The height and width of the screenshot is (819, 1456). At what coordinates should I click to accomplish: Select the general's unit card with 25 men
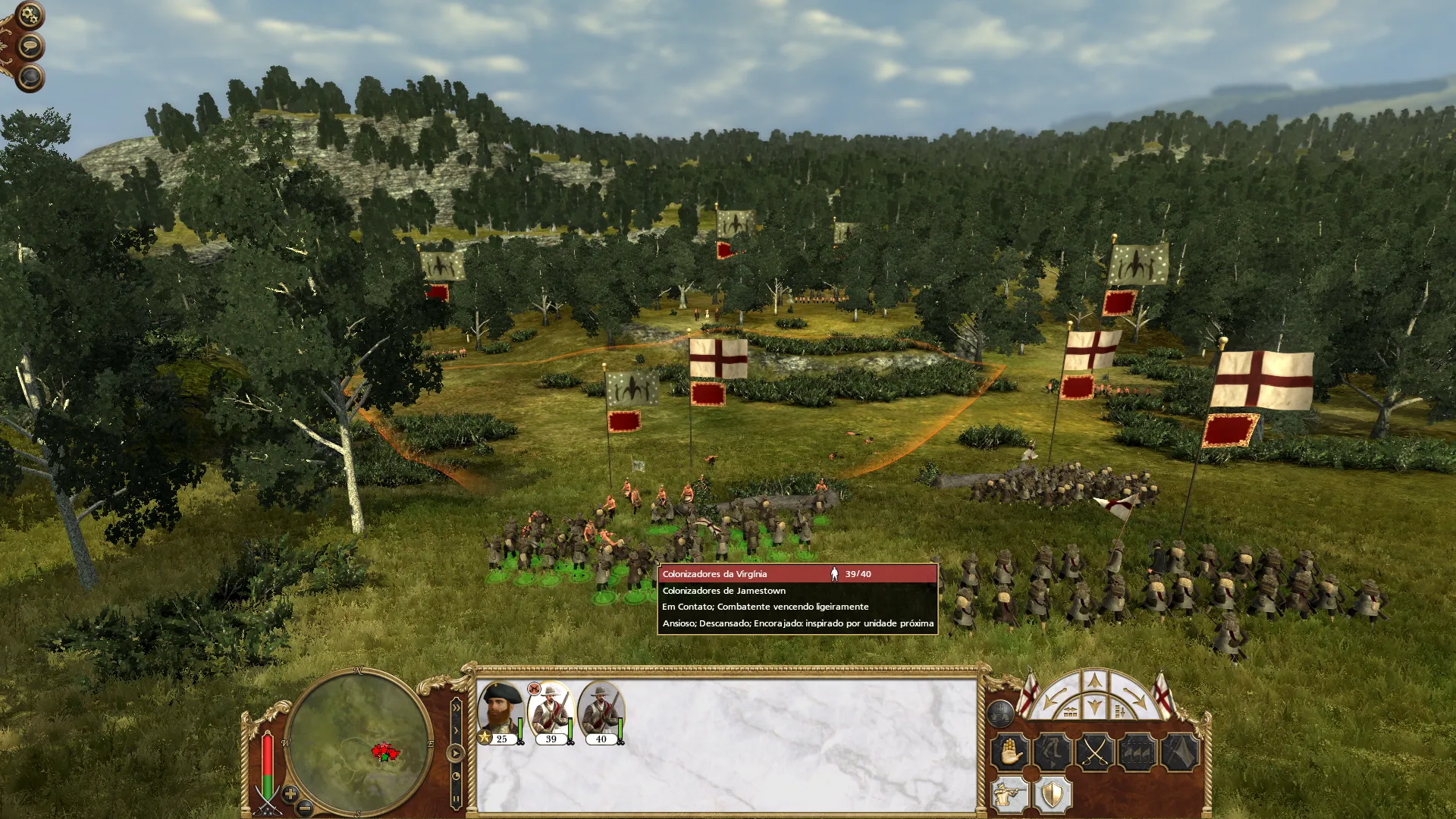(x=500, y=713)
